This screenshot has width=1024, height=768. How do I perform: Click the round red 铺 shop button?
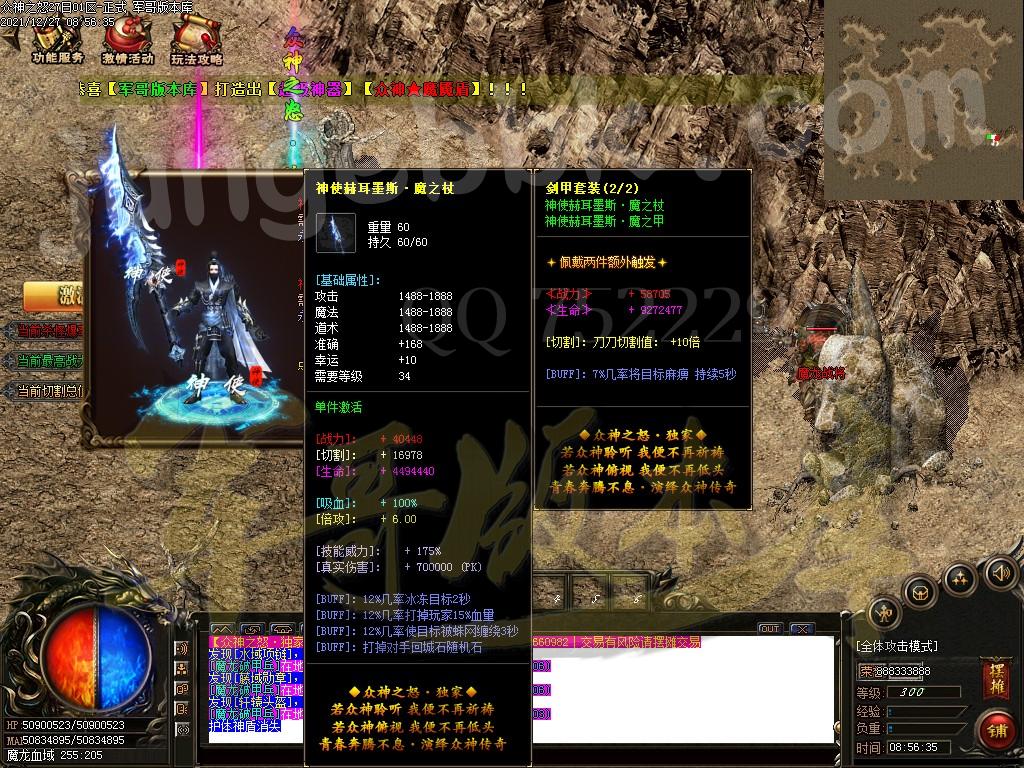tap(995, 730)
